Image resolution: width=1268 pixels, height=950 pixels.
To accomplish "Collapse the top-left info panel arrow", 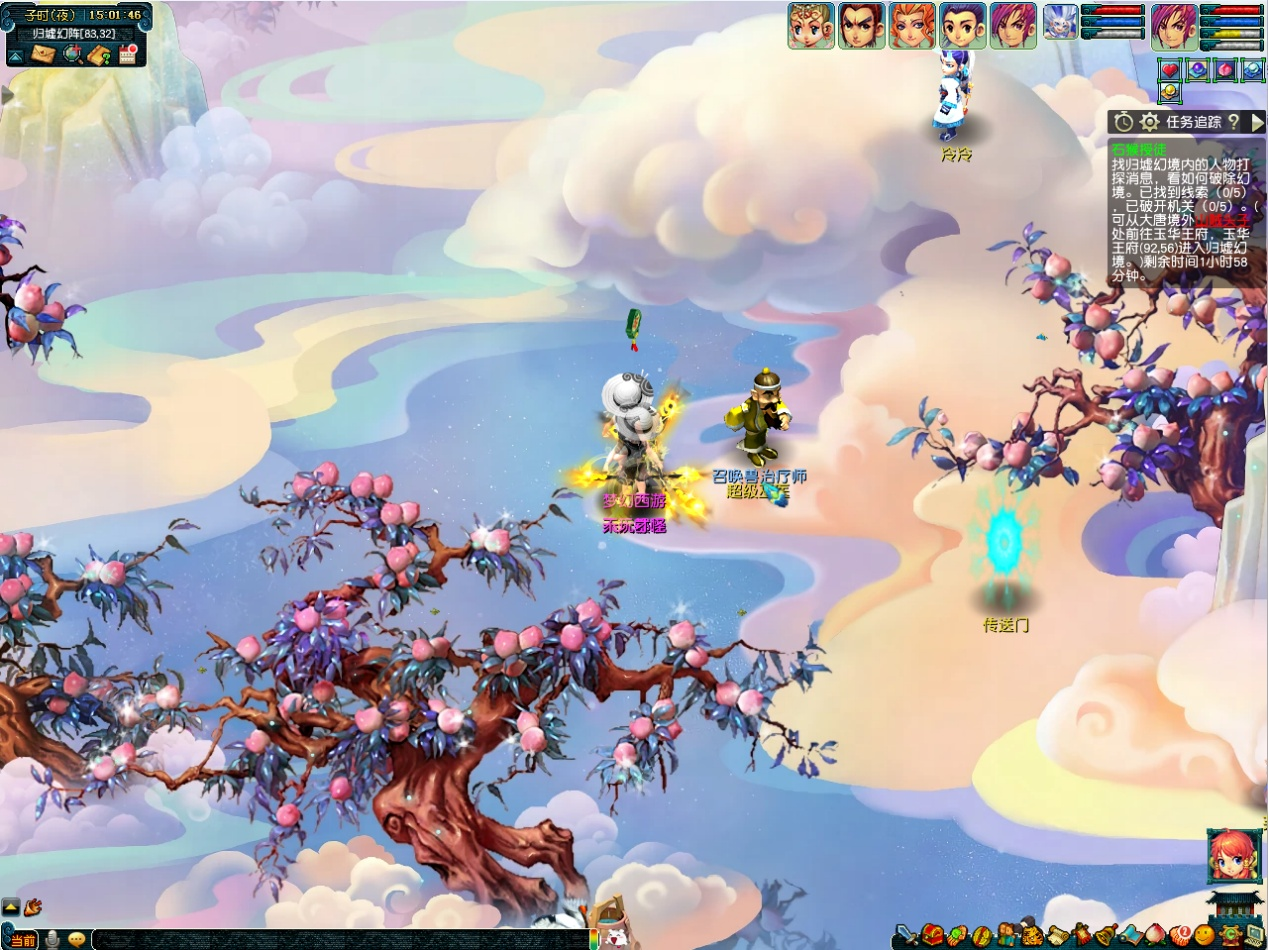I will [16, 55].
